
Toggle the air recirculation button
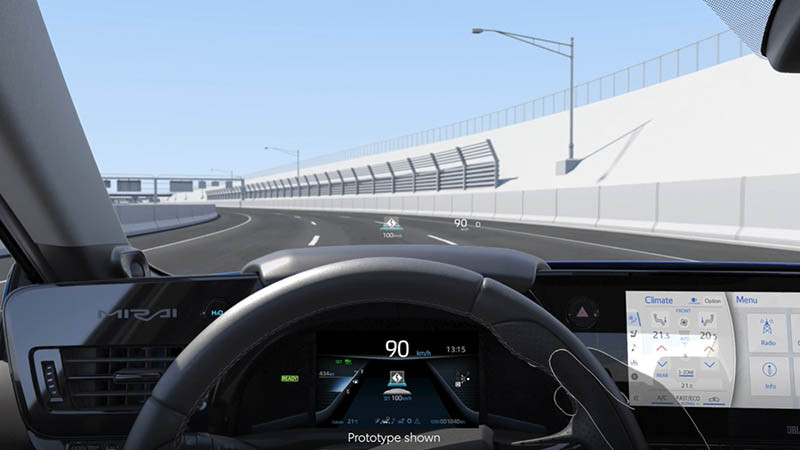(x=714, y=398)
